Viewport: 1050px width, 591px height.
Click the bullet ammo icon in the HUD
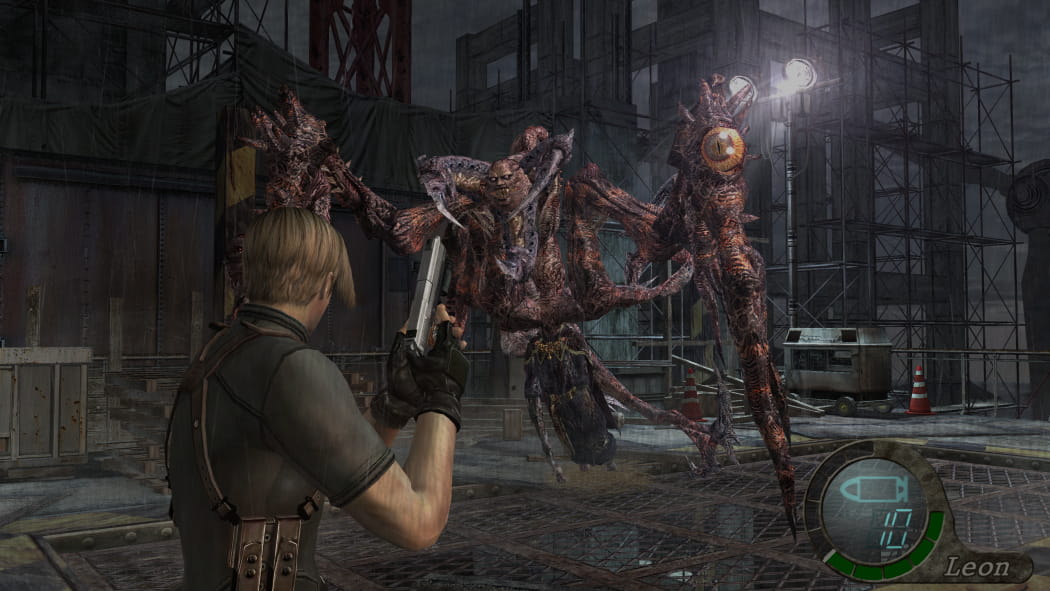pyautogui.click(x=868, y=489)
